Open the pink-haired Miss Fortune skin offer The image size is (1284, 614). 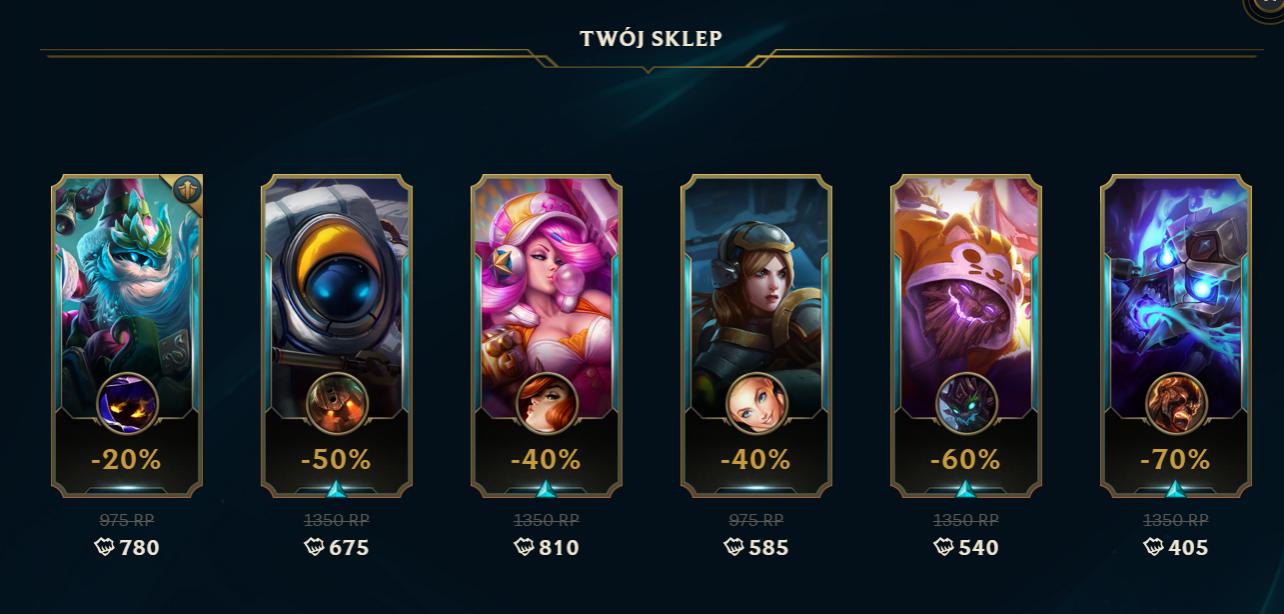coord(546,335)
